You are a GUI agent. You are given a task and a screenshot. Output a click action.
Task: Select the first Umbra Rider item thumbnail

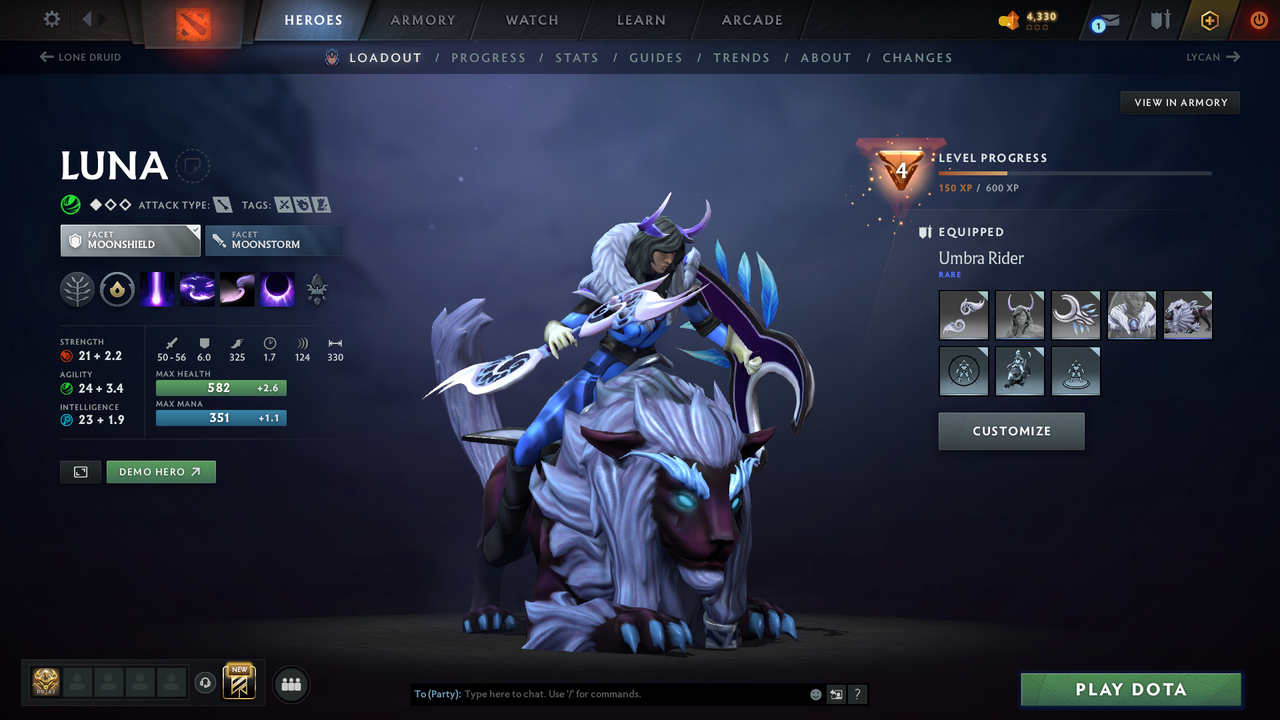click(x=963, y=315)
